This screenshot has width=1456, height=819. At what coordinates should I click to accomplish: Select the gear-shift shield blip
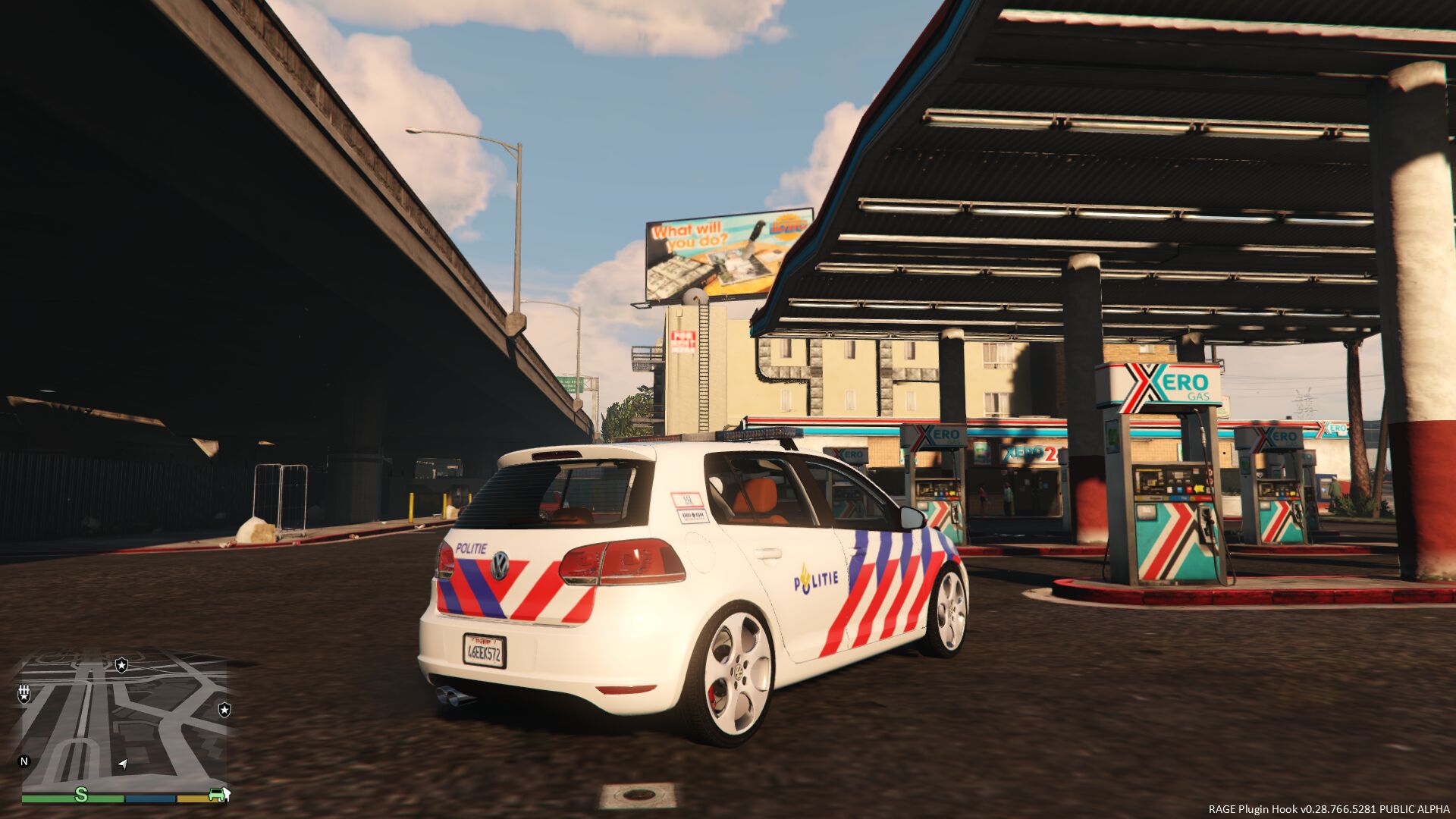(x=24, y=693)
